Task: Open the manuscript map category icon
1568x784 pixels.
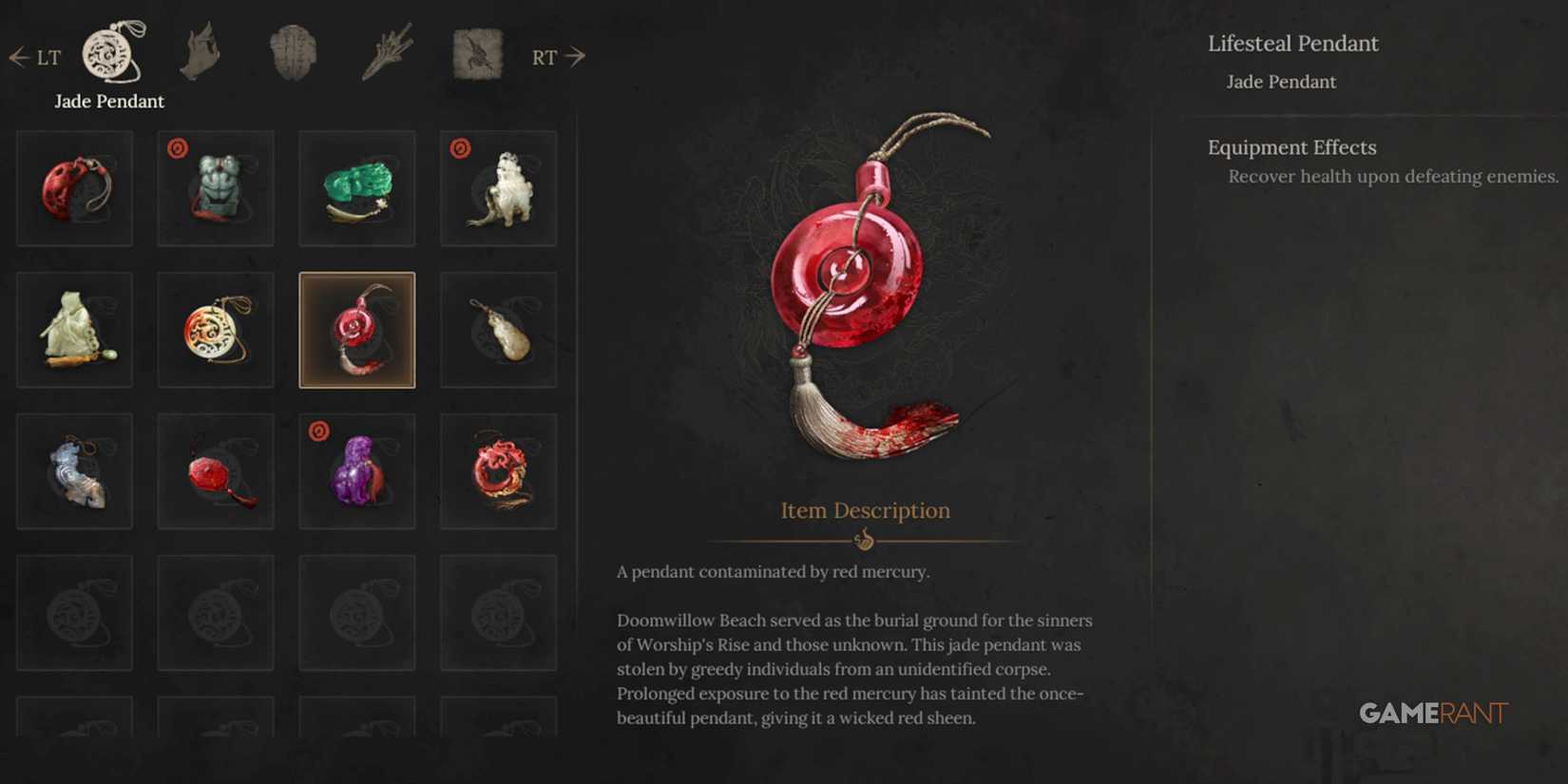Action: coord(476,52)
